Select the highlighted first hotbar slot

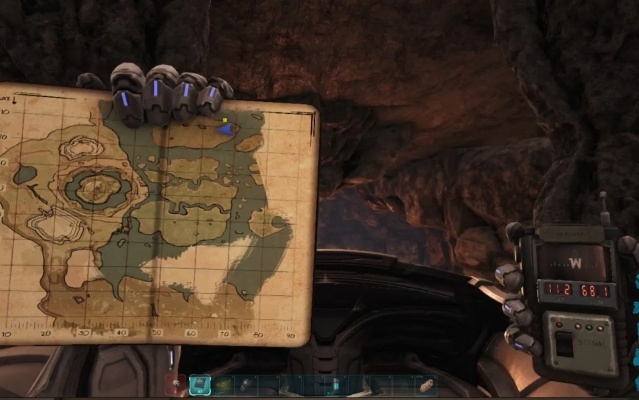coord(199,384)
